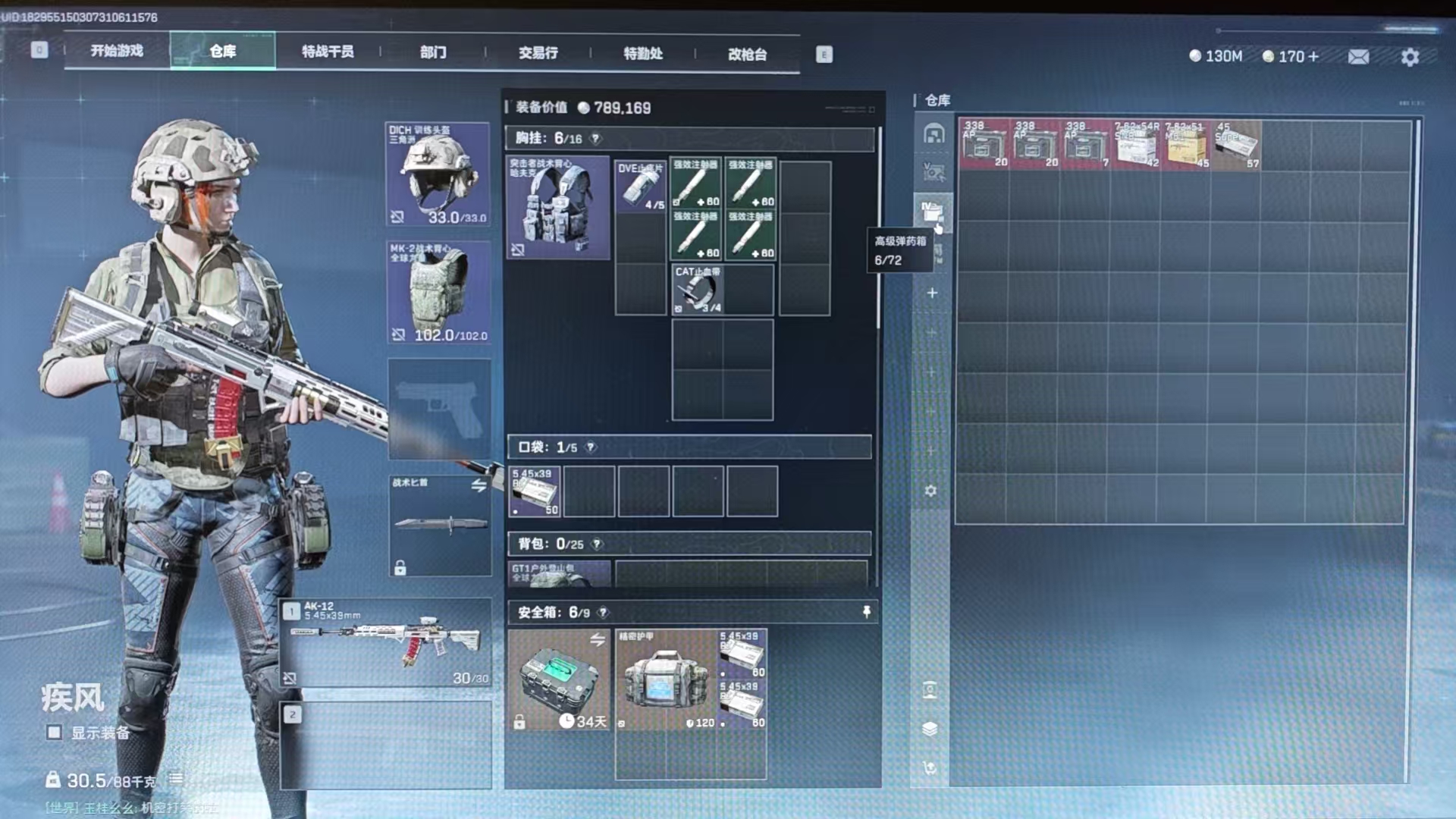This screenshot has width=1456, height=819.
Task: Toggle the 显示装备 show equipment checkbox
Action: click(54, 733)
